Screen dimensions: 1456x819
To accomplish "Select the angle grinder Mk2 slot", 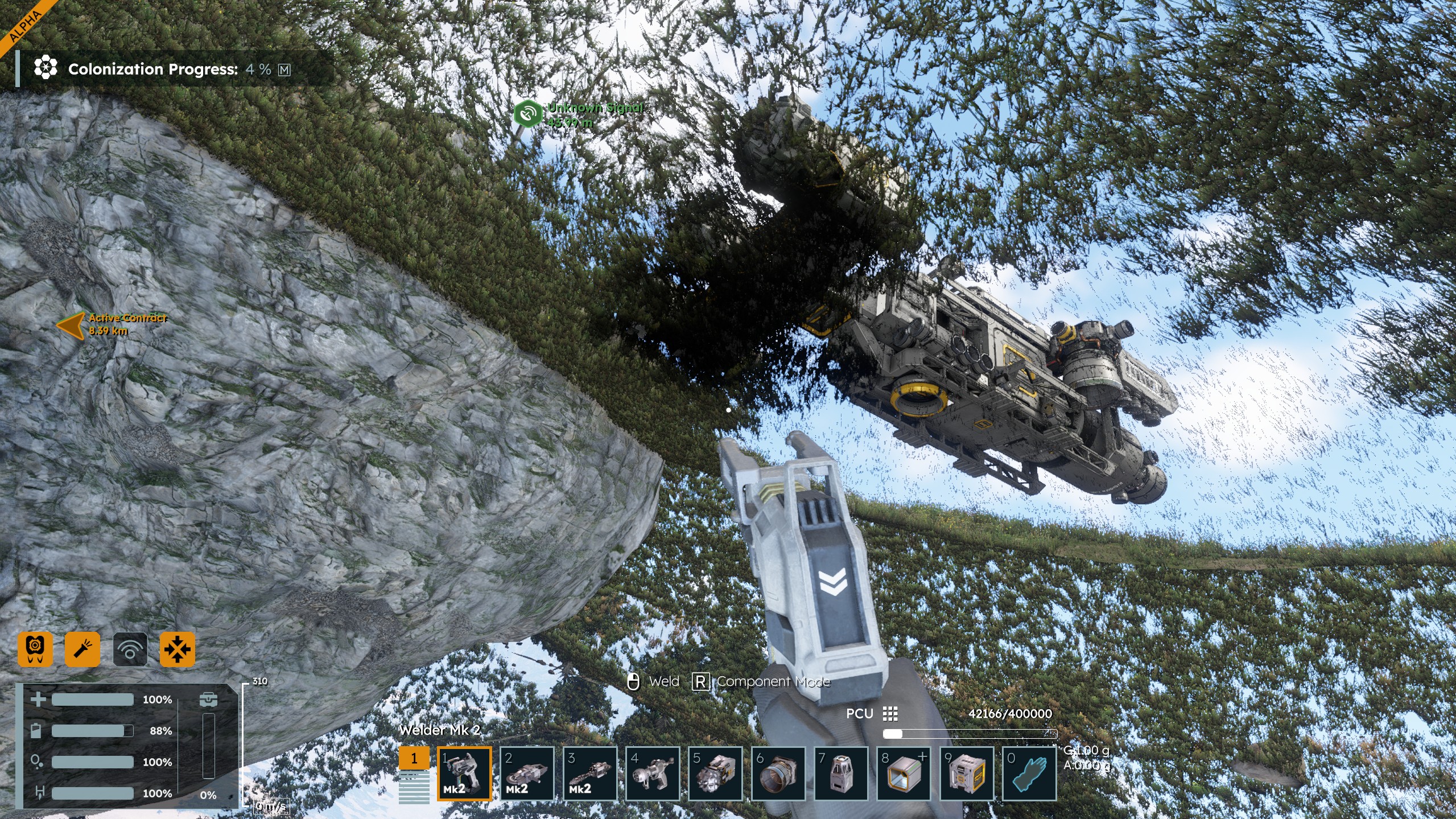I will click(x=527, y=773).
